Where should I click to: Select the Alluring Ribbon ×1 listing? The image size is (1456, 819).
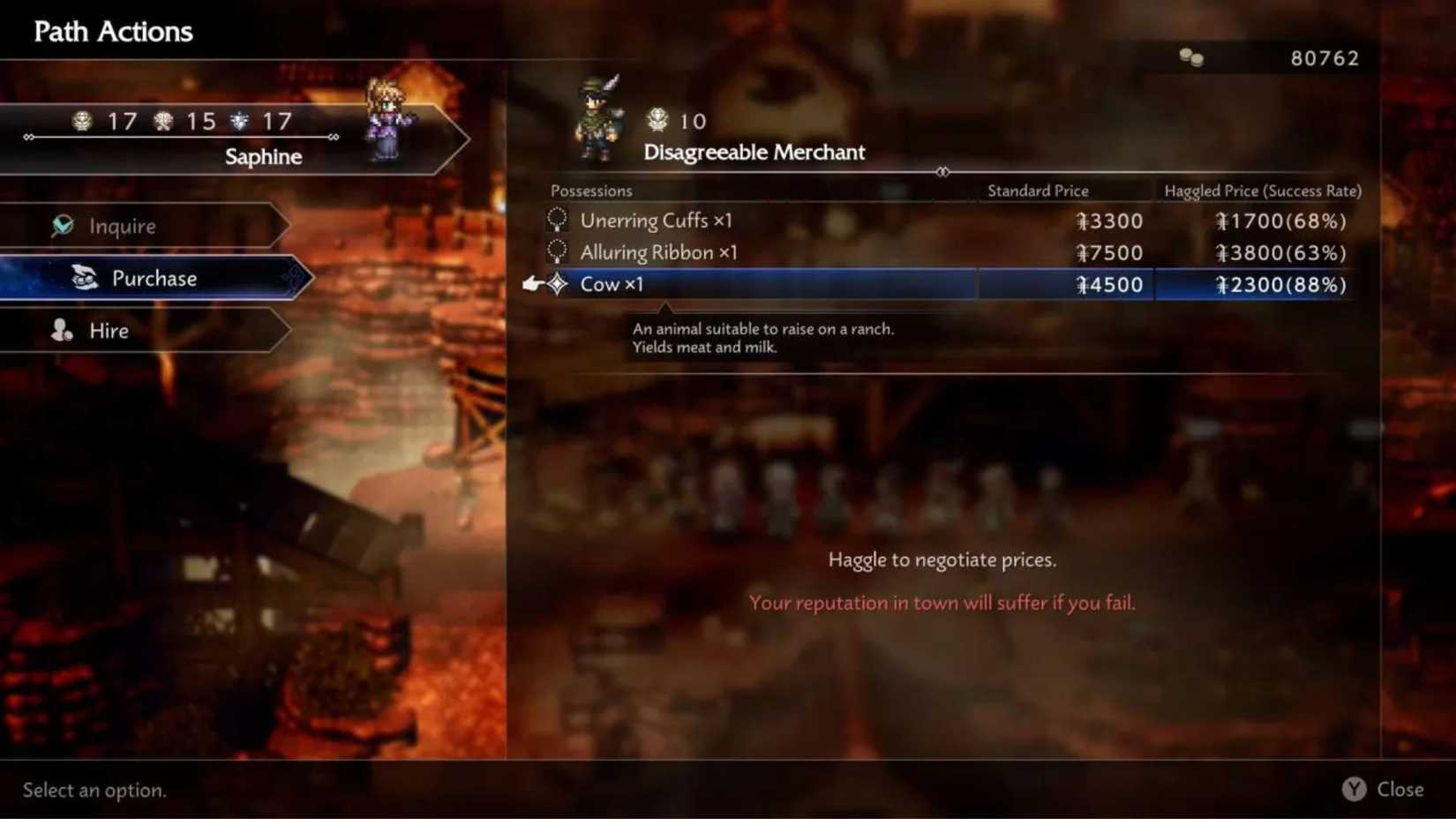(x=657, y=252)
